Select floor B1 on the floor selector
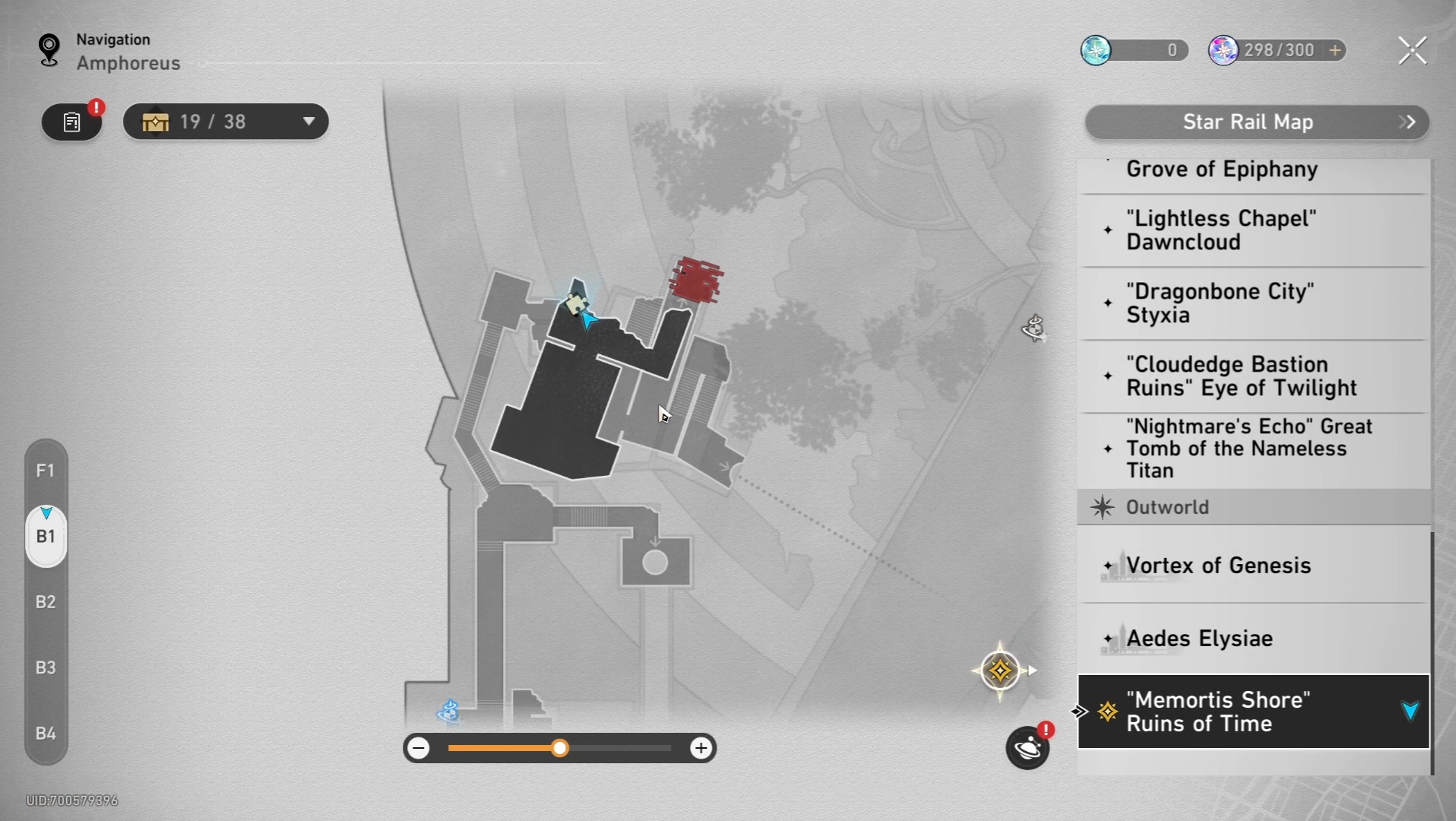1456x821 pixels. (46, 537)
